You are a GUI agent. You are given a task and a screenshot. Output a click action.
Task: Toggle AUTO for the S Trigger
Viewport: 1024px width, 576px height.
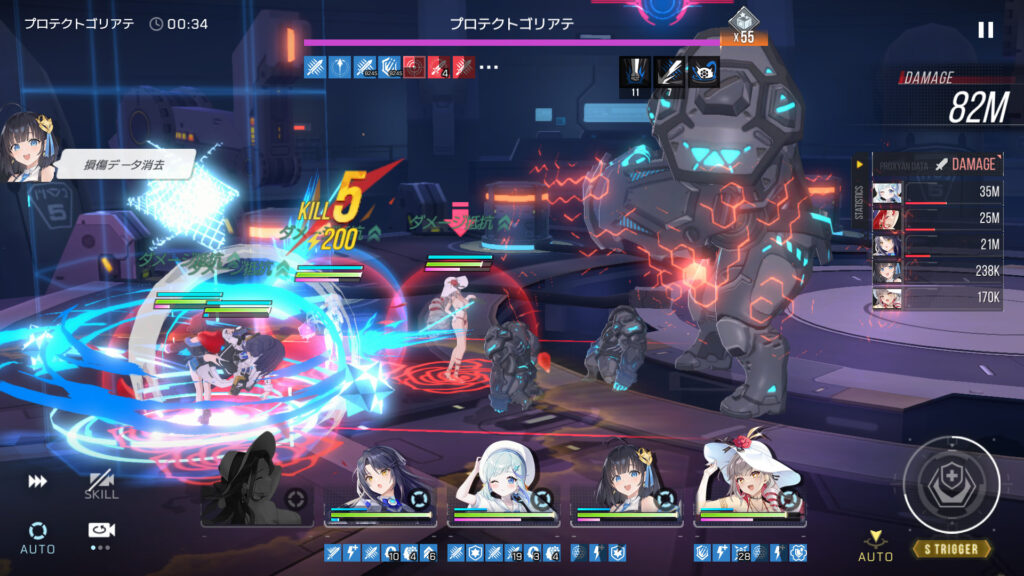click(876, 545)
